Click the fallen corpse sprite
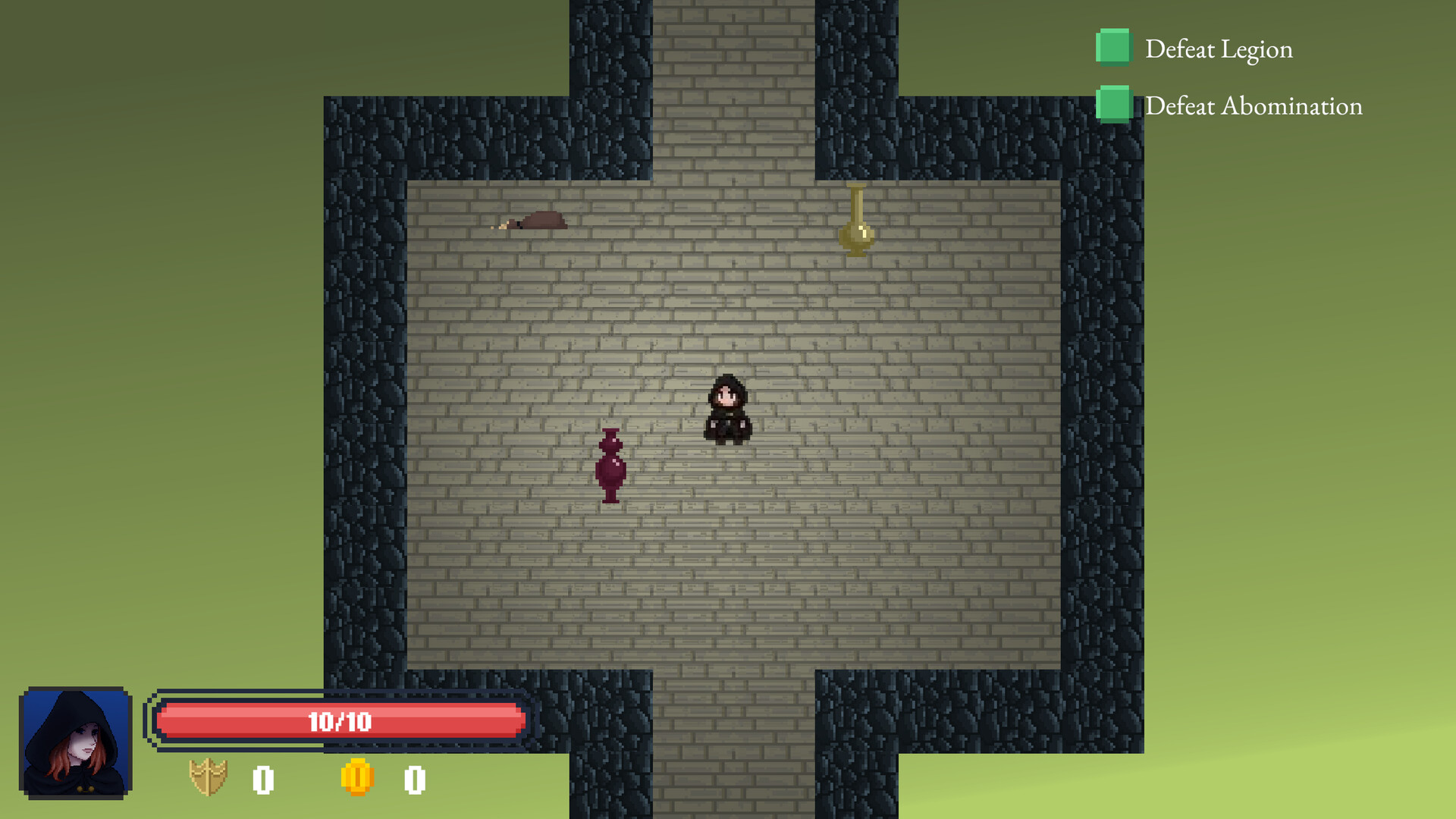The width and height of the screenshot is (1456, 819). point(535,221)
